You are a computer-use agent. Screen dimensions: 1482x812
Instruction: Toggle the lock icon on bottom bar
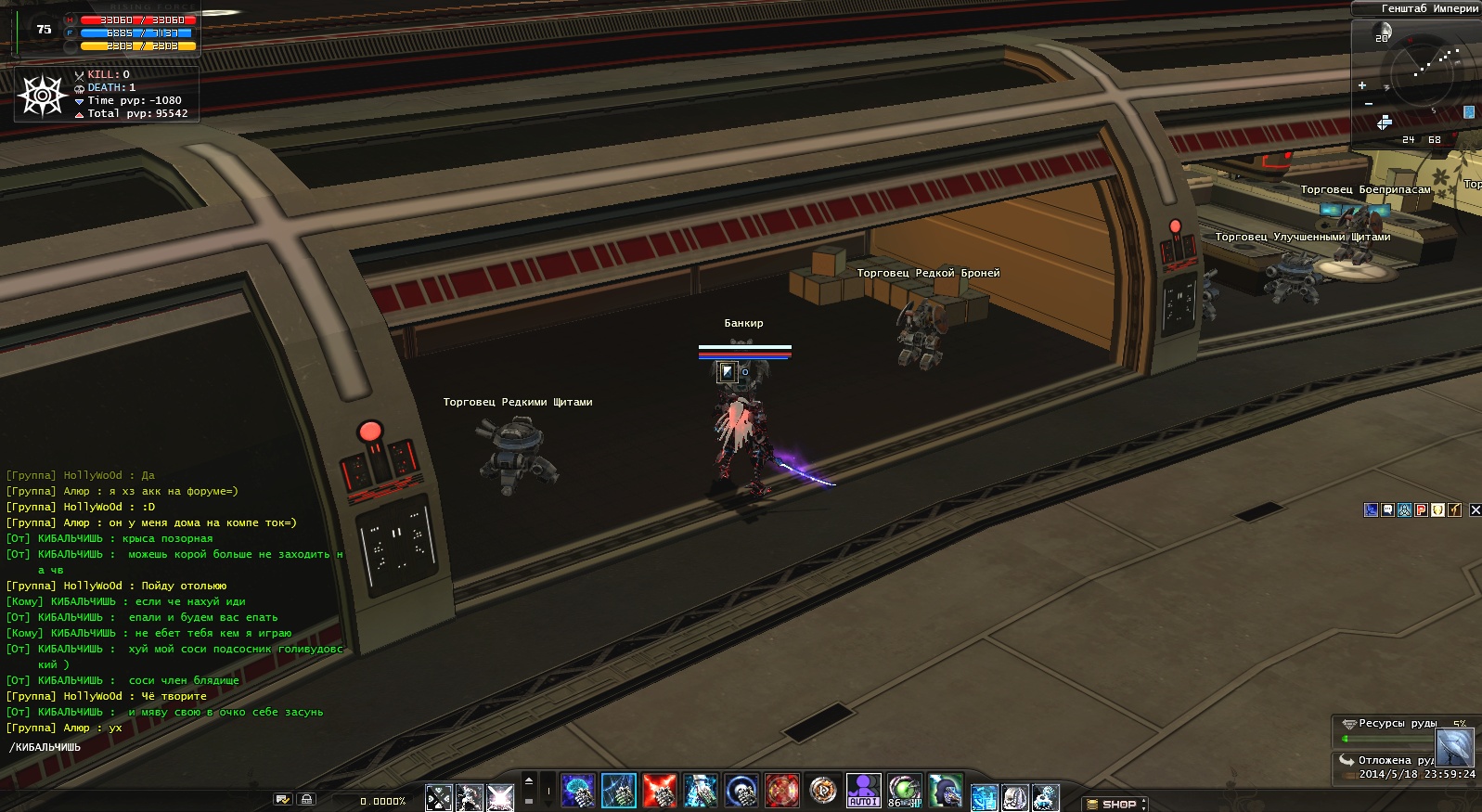(x=307, y=799)
